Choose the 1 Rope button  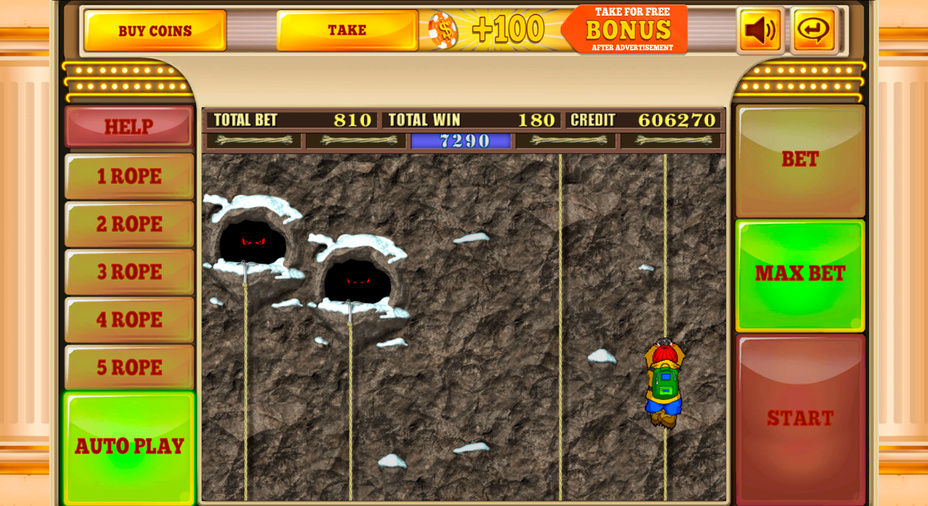click(129, 176)
